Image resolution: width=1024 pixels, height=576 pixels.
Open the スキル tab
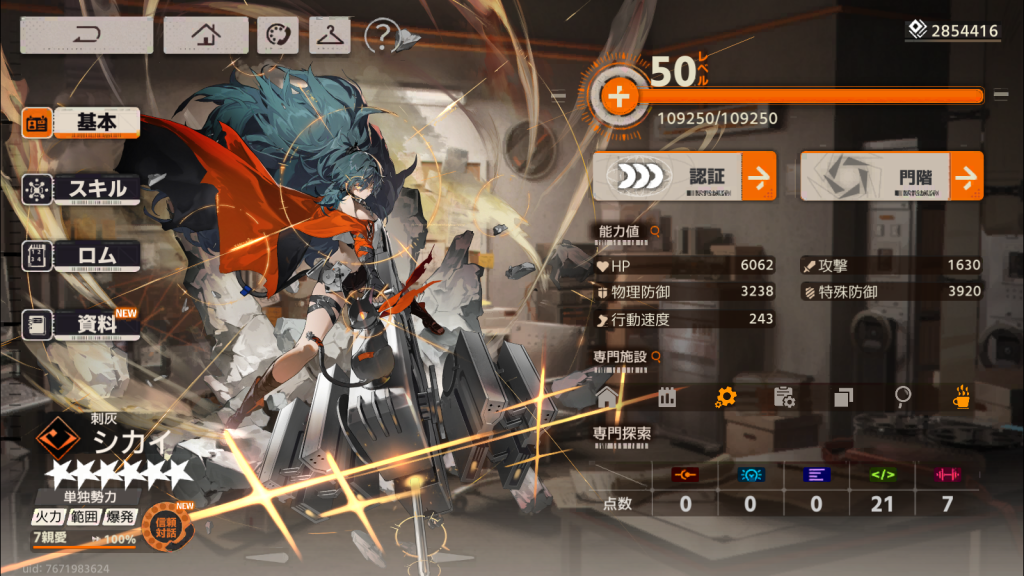pyautogui.click(x=82, y=189)
